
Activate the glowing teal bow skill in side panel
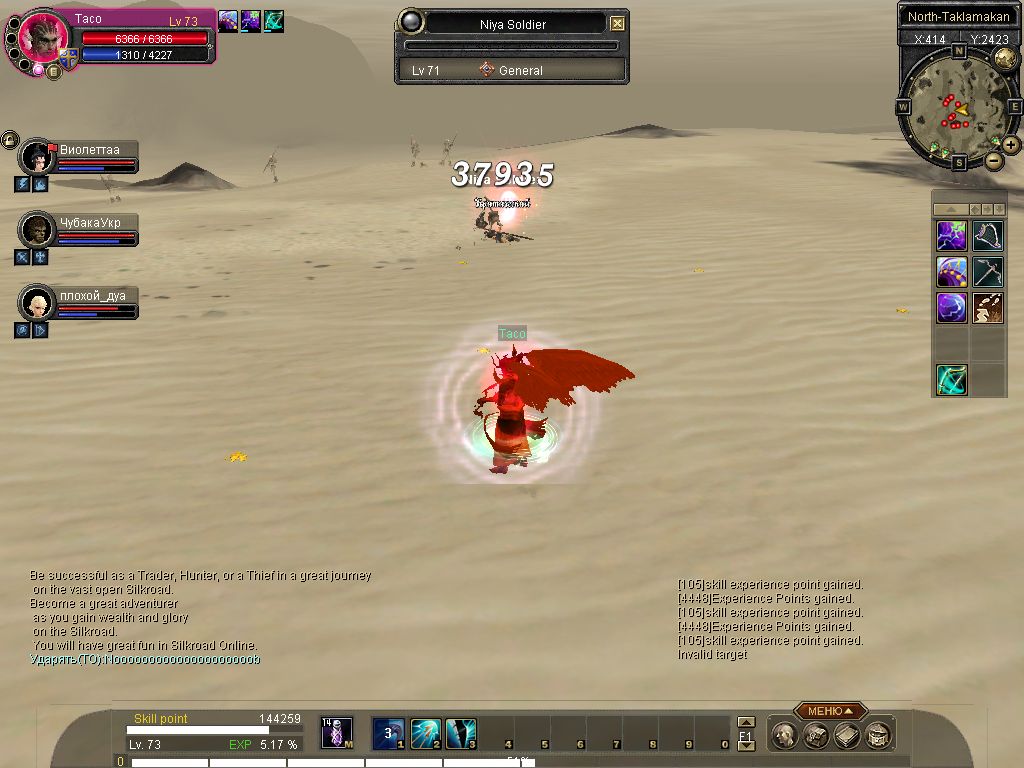click(x=951, y=380)
